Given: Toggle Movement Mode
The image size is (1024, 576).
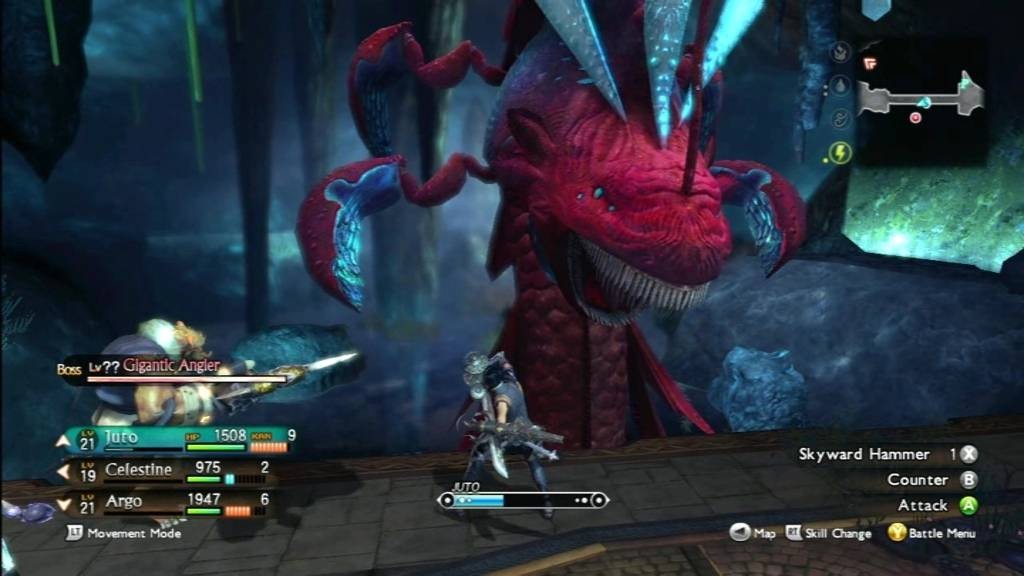Looking at the screenshot, I should [124, 533].
